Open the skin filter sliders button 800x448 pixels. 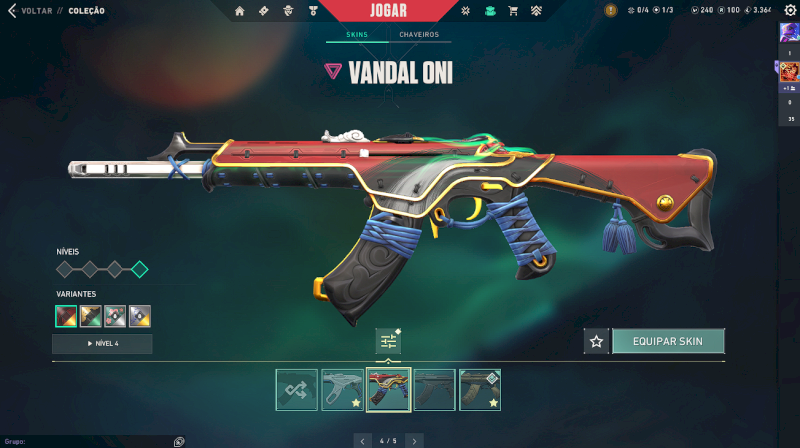pos(388,341)
